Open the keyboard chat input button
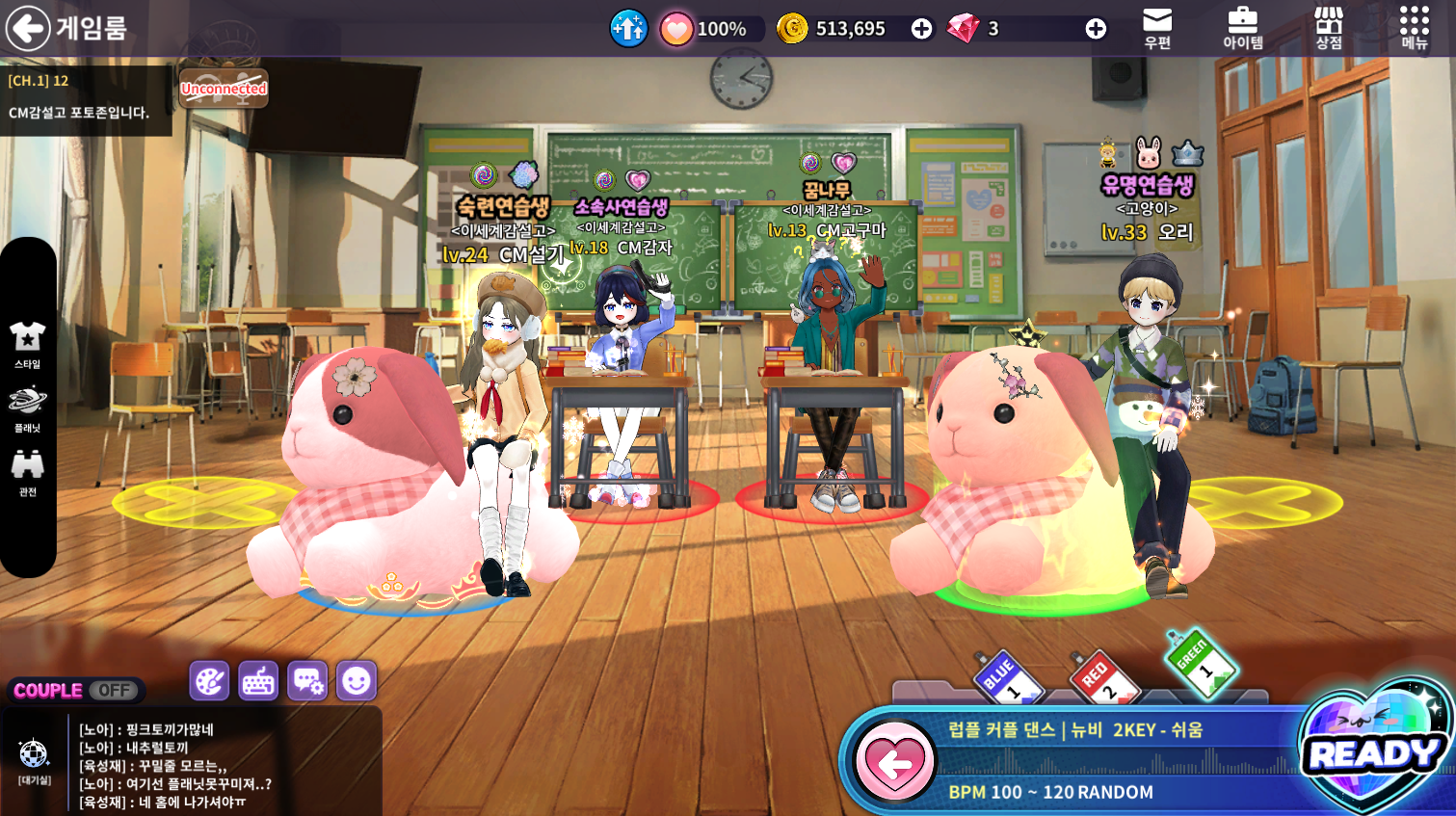Screen dimensions: 1456x816 (x=258, y=681)
